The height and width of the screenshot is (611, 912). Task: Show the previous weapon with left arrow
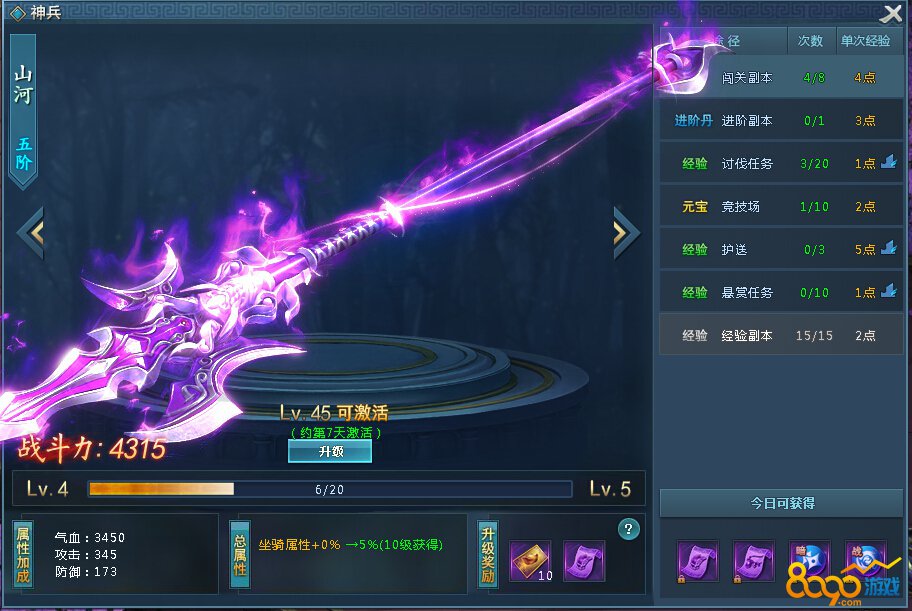click(31, 232)
